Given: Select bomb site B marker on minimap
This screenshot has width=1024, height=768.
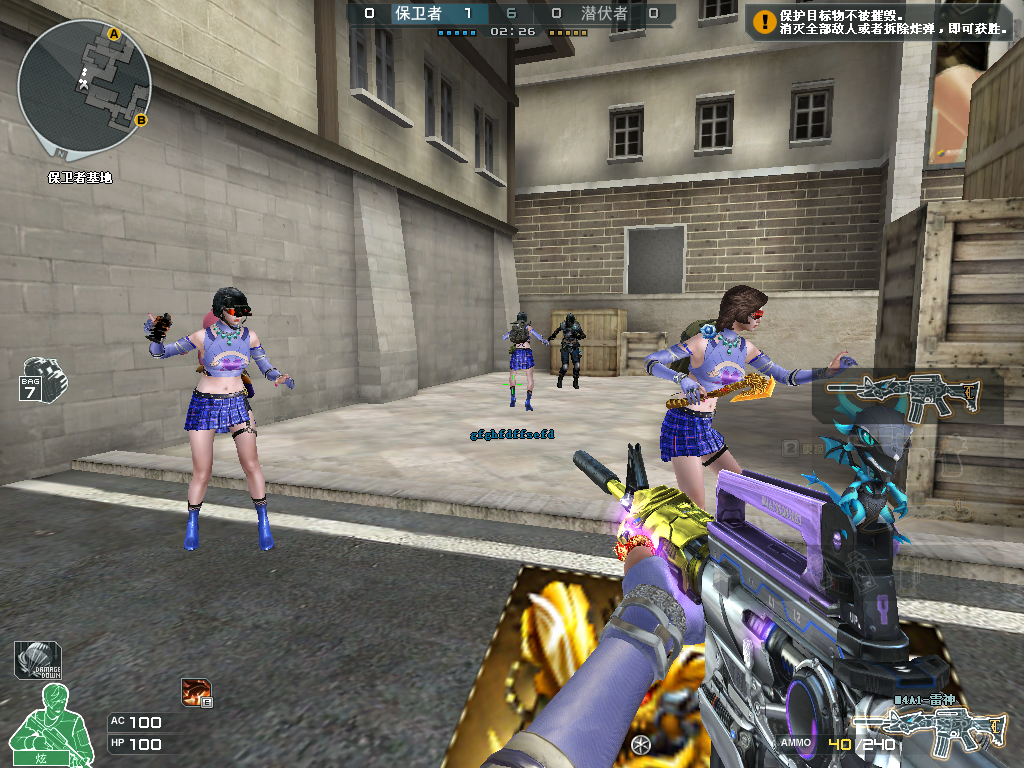Looking at the screenshot, I should point(141,121).
